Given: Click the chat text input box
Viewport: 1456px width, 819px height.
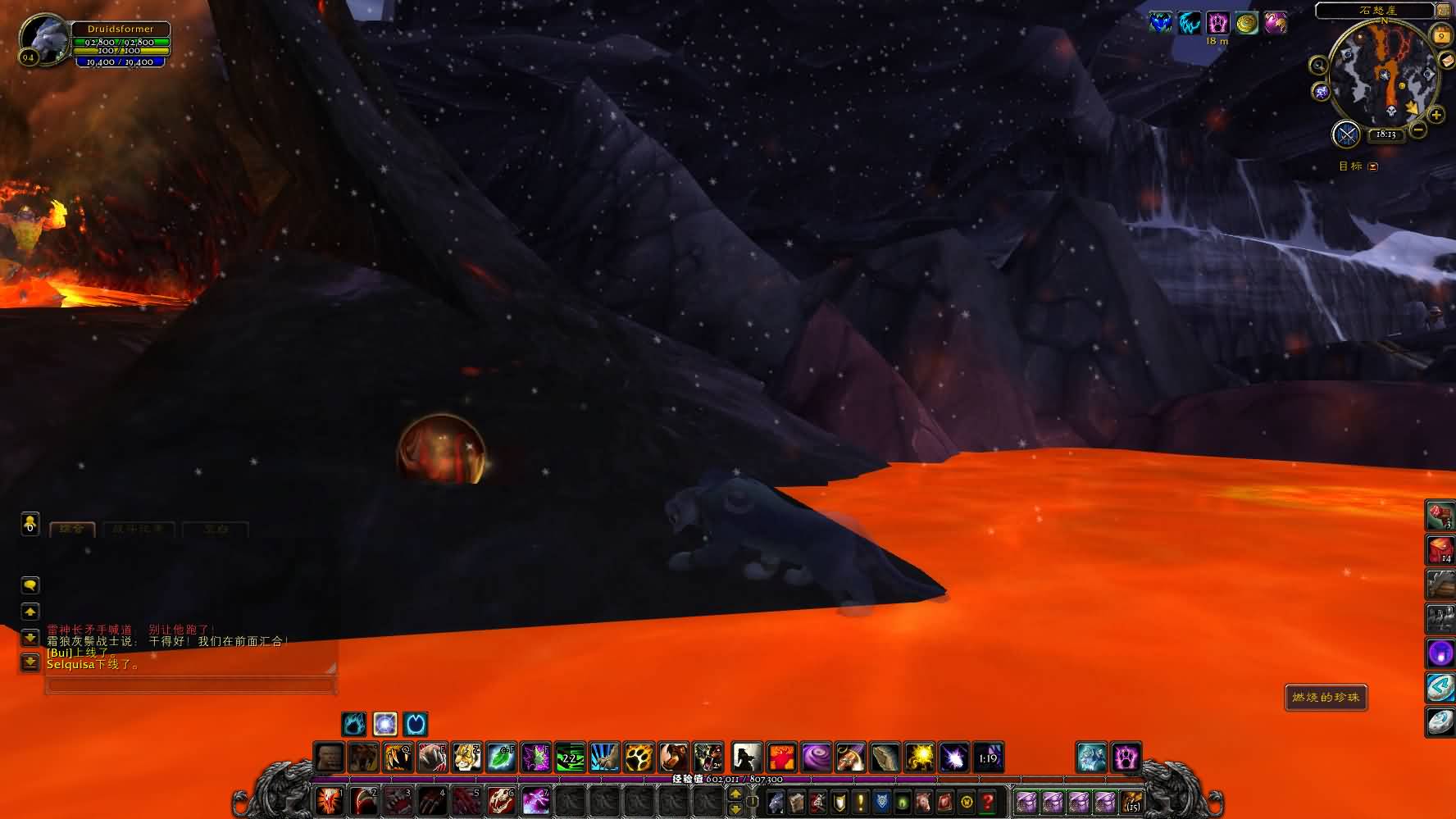Looking at the screenshot, I should click(x=190, y=686).
